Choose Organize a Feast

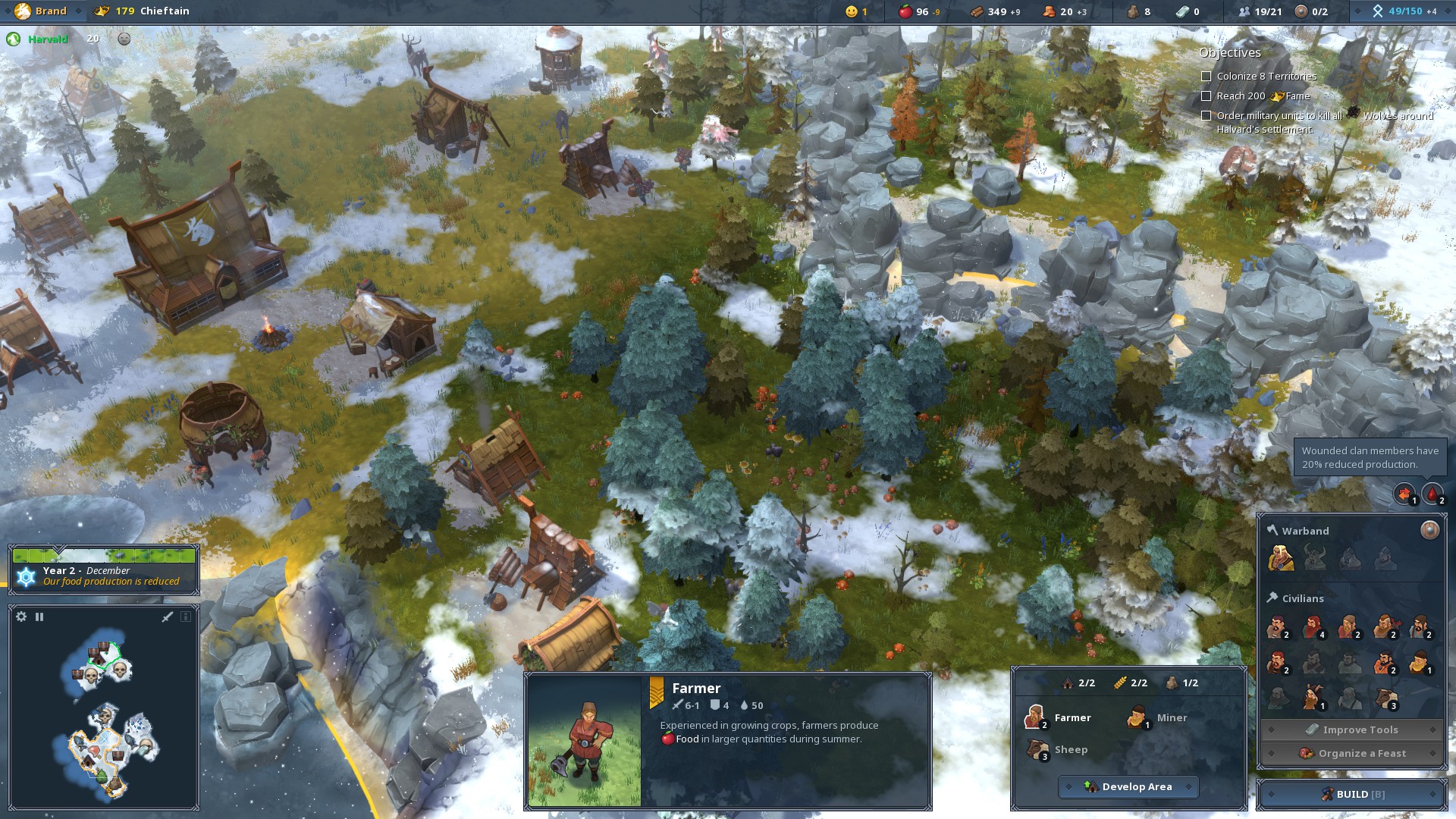1351,753
